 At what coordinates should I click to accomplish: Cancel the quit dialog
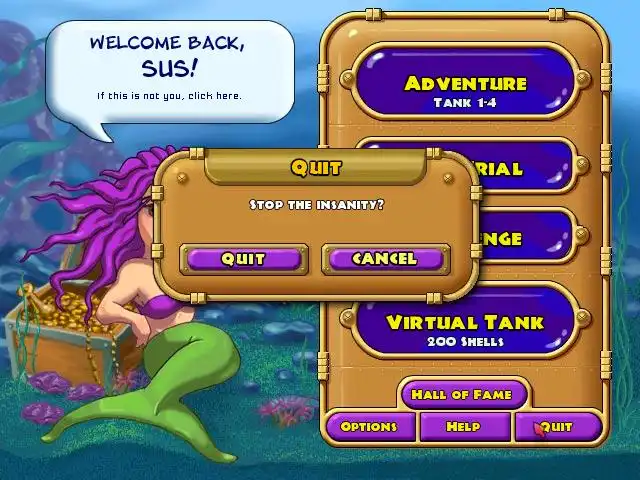(385, 258)
